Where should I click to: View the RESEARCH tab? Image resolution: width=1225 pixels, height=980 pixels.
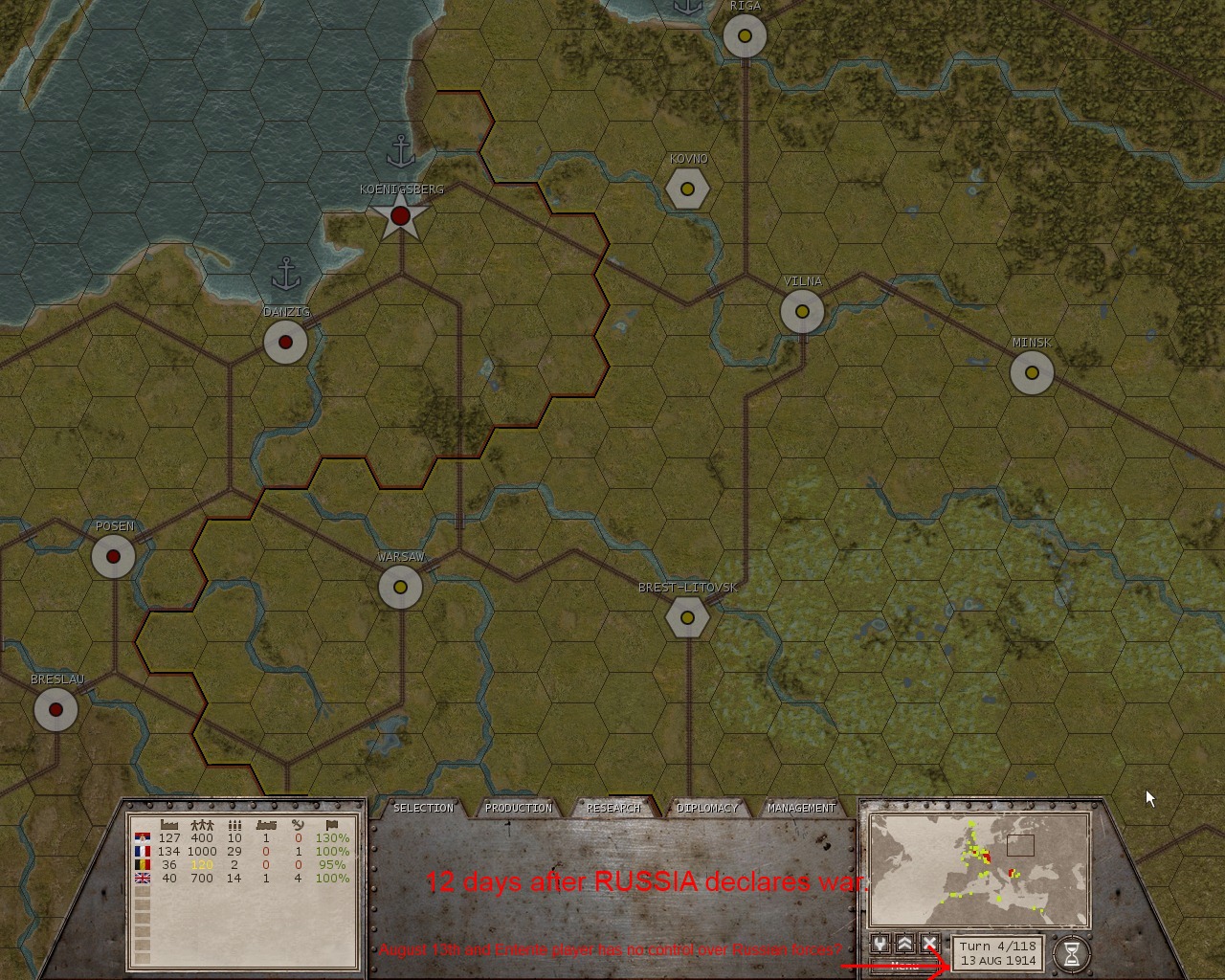pyautogui.click(x=613, y=808)
